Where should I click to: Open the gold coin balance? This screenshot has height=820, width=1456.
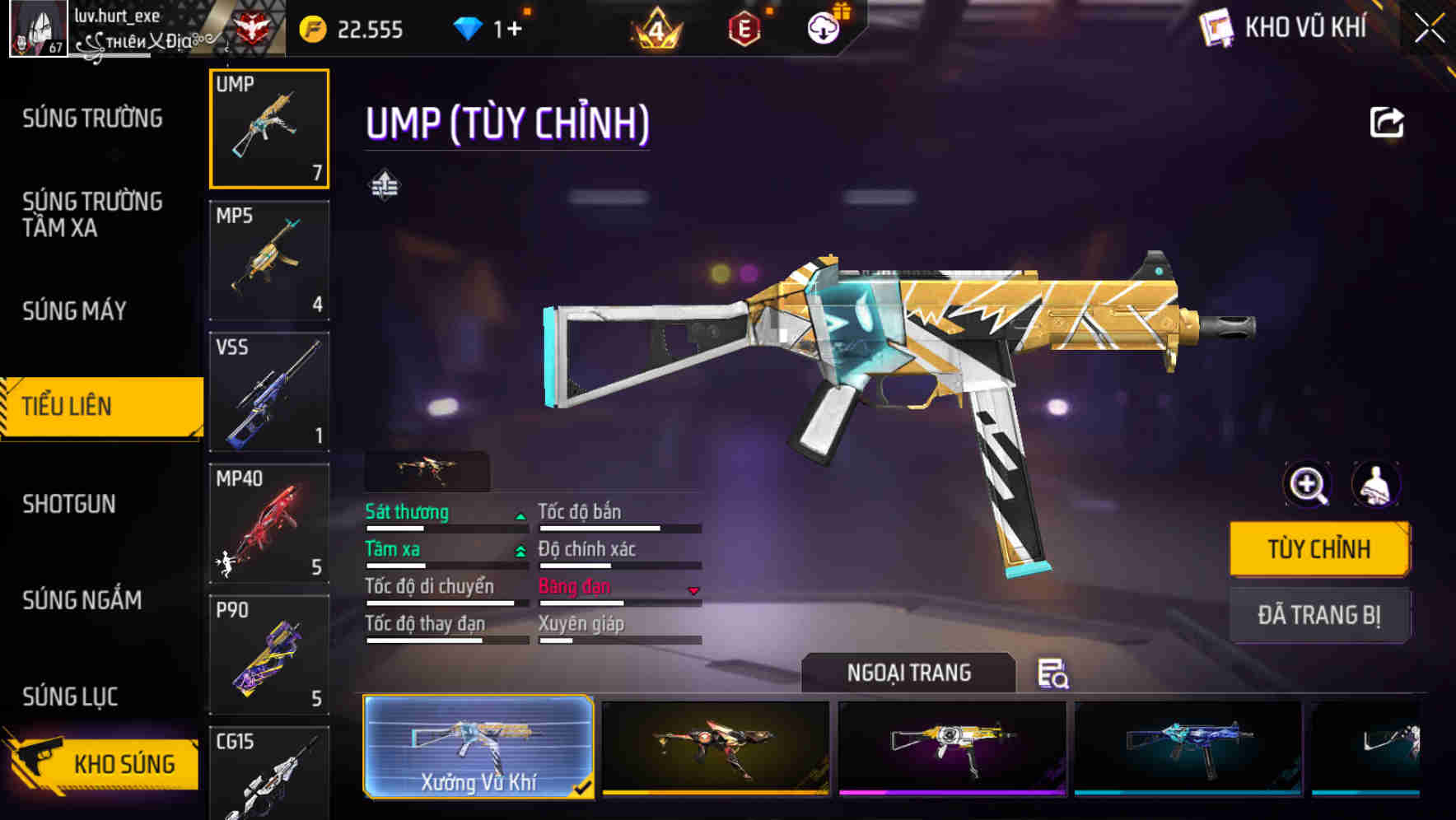click(352, 30)
